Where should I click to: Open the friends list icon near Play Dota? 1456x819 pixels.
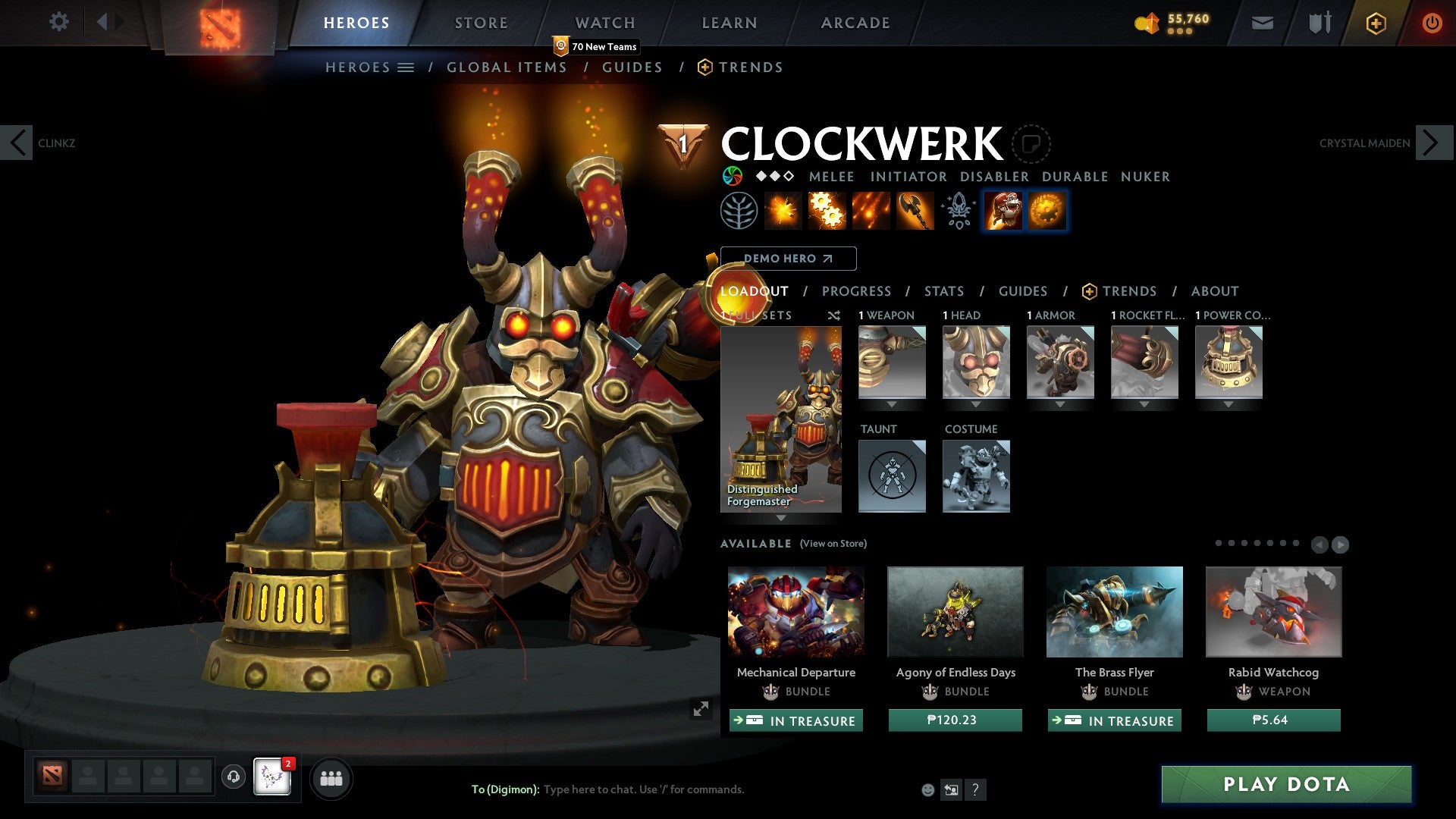coord(331,777)
